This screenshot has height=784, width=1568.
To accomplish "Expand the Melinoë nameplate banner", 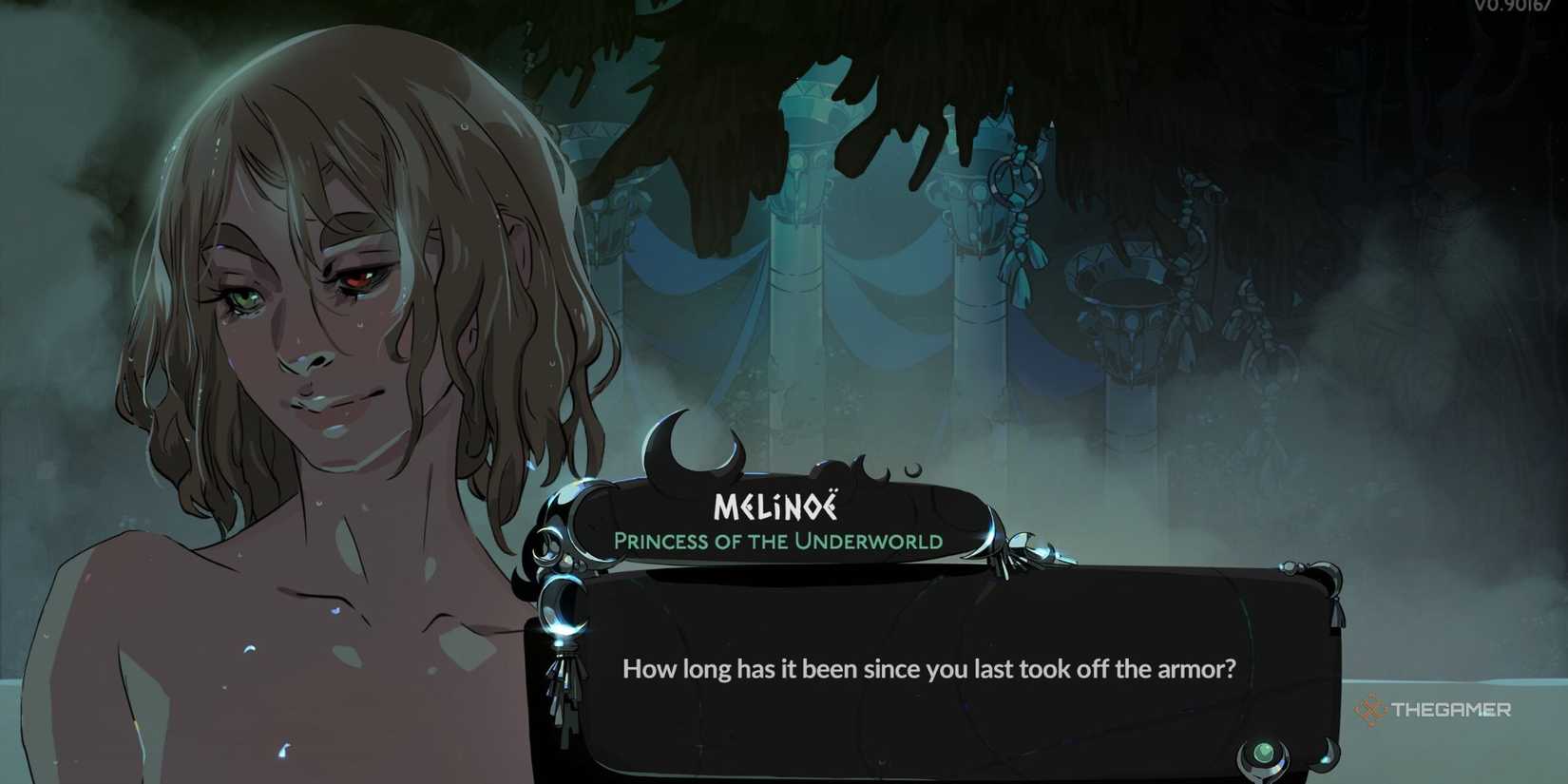I will pyautogui.click(x=779, y=523).
